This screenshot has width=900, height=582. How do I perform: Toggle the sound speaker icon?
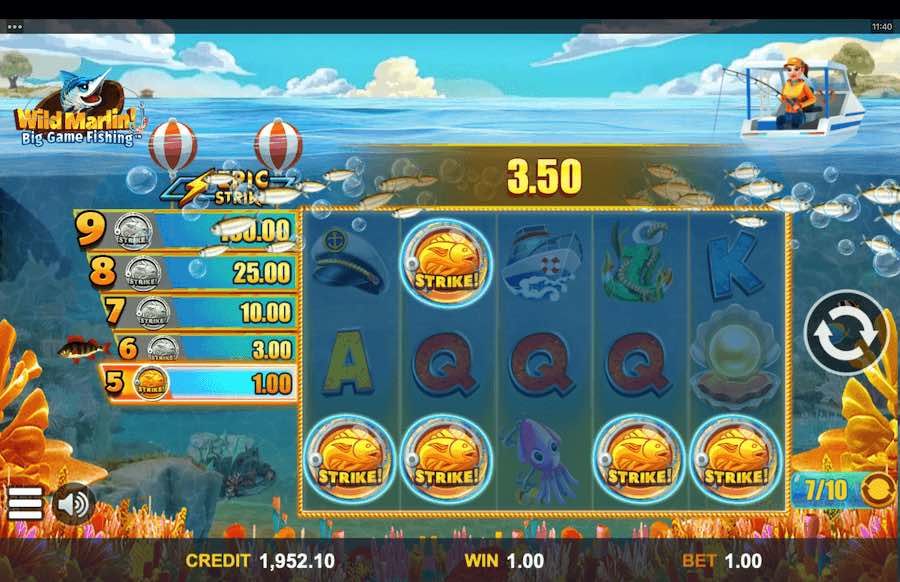(x=72, y=503)
